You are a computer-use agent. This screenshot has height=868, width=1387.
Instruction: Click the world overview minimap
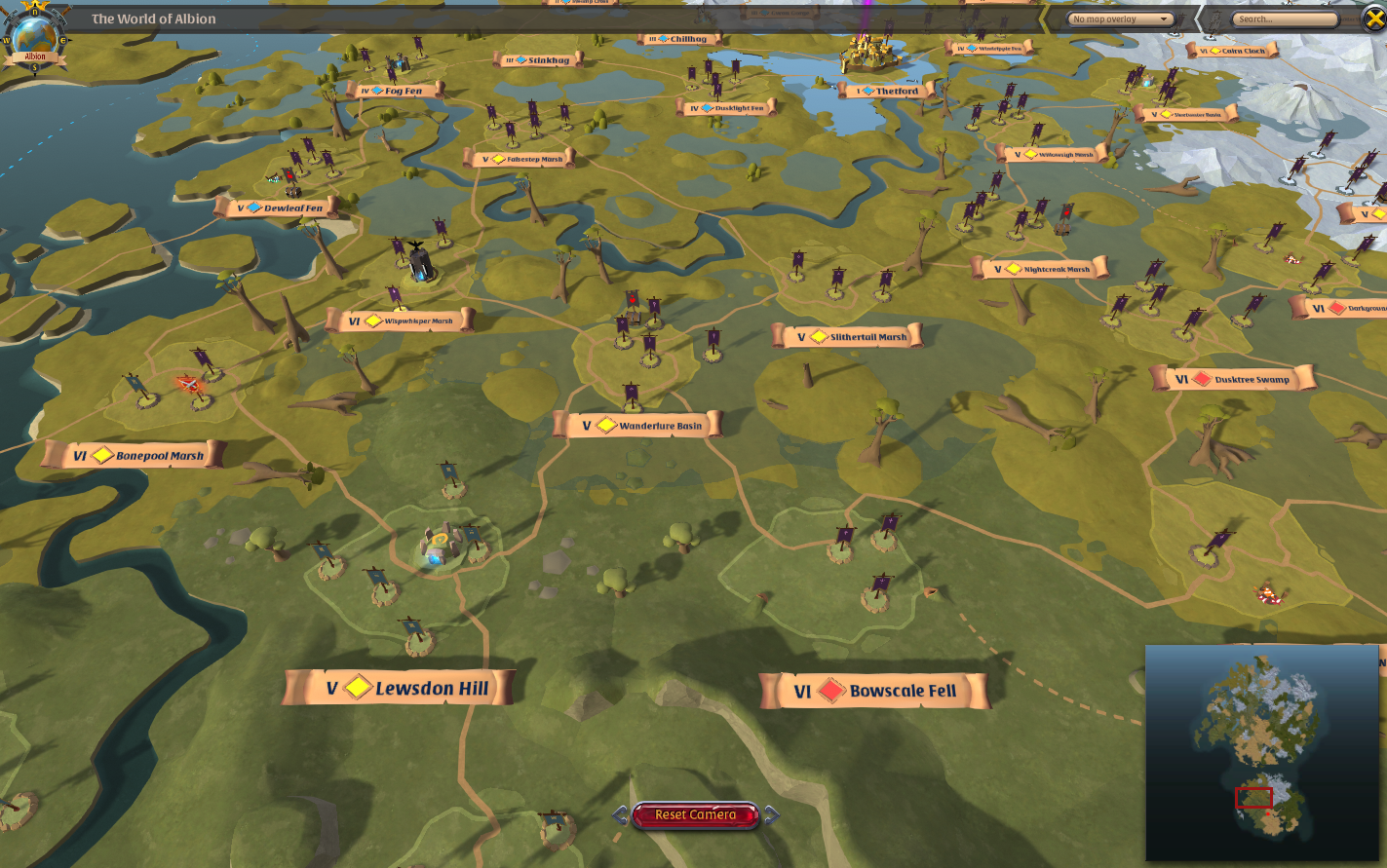pos(1263,752)
